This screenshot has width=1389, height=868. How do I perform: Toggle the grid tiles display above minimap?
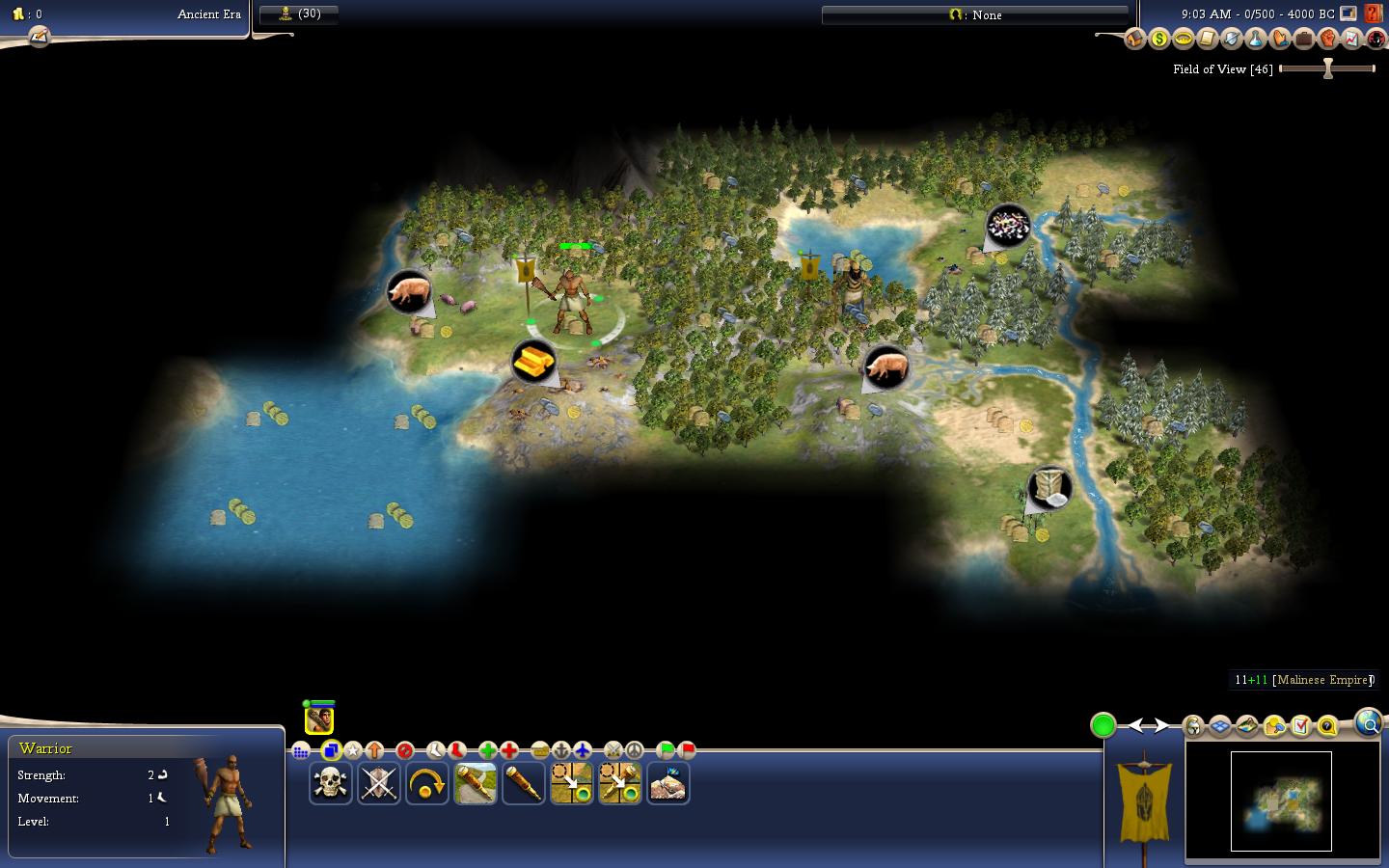(x=1220, y=726)
